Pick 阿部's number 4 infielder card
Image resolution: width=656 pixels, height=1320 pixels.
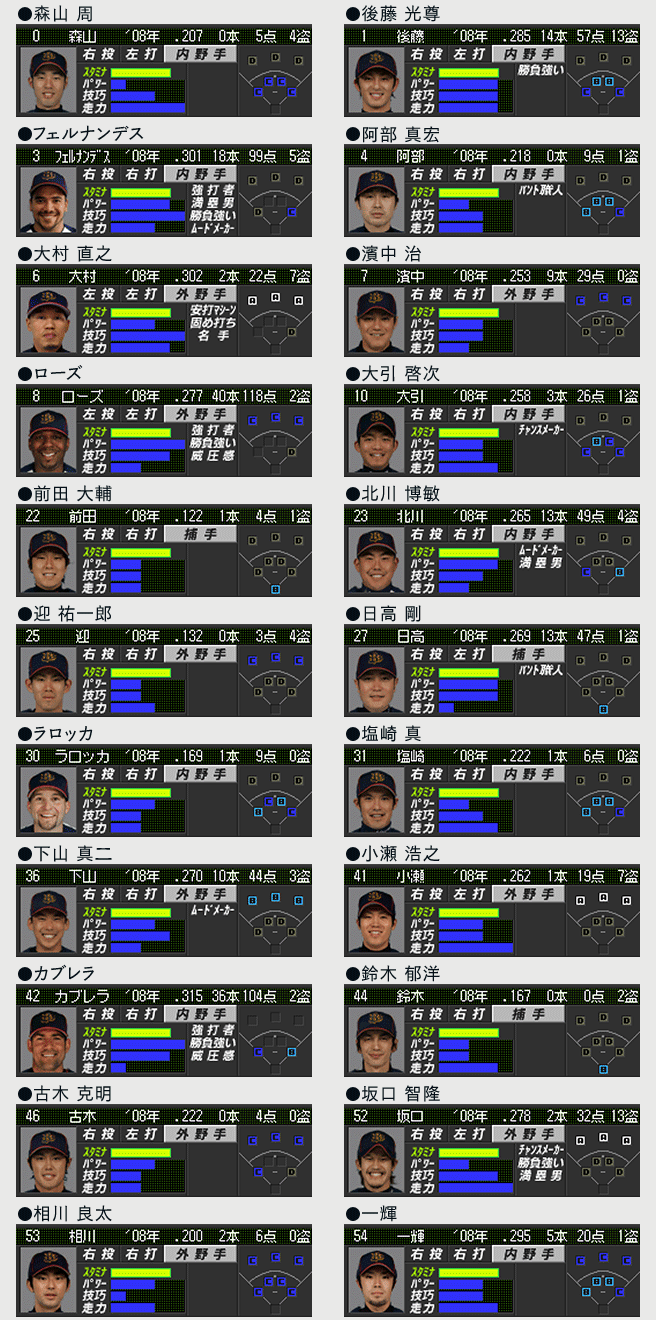[492, 191]
